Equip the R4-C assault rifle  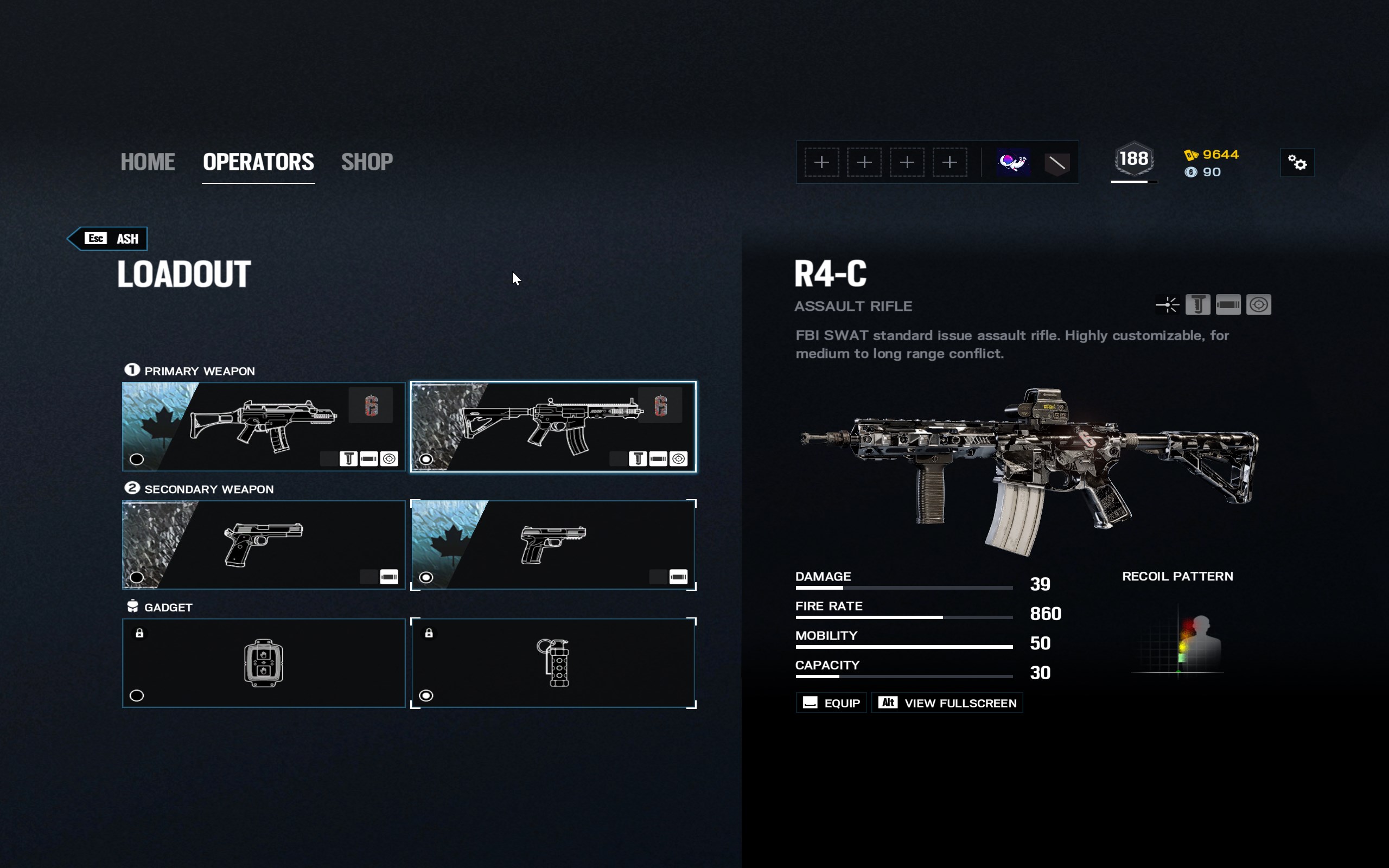[x=831, y=703]
